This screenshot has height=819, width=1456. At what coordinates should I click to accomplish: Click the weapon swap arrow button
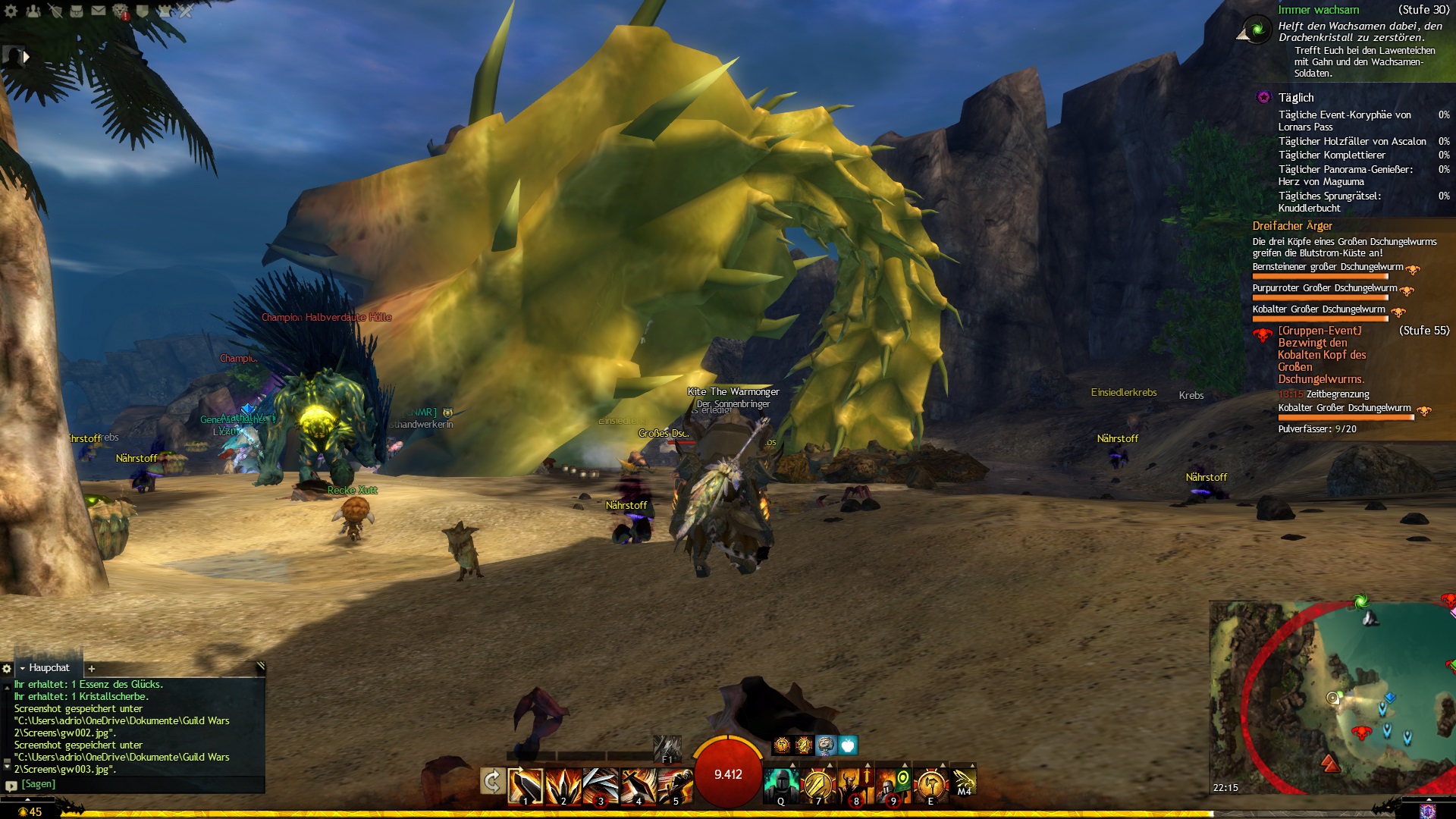492,781
